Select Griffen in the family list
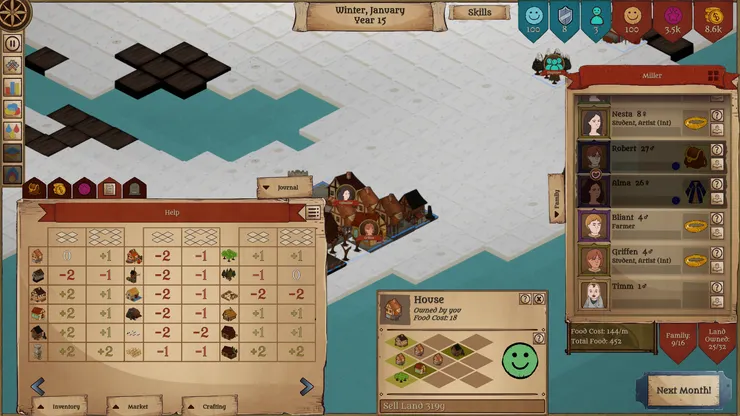The image size is (740, 416). pos(594,259)
